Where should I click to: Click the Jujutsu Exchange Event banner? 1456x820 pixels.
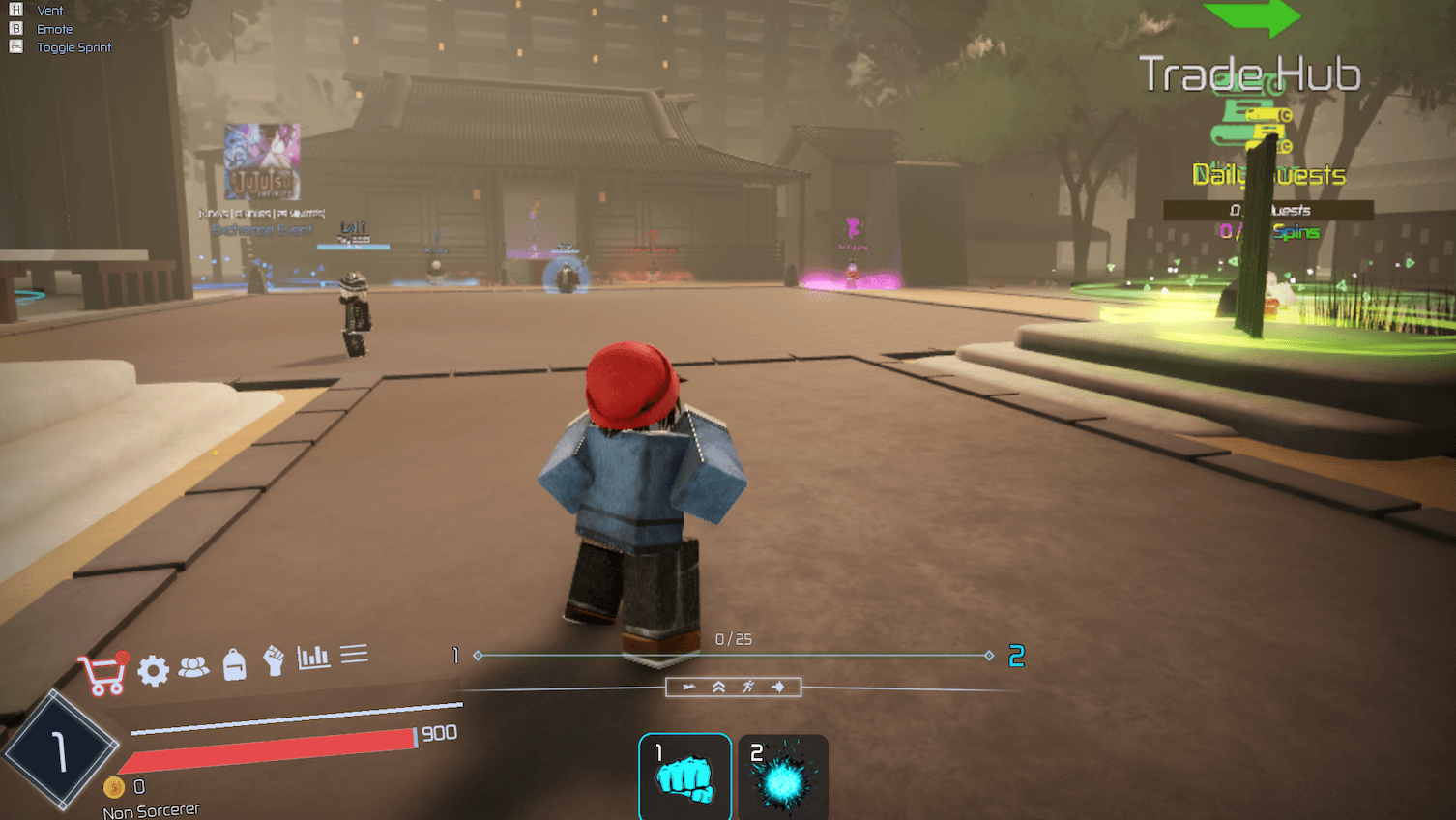tap(264, 162)
